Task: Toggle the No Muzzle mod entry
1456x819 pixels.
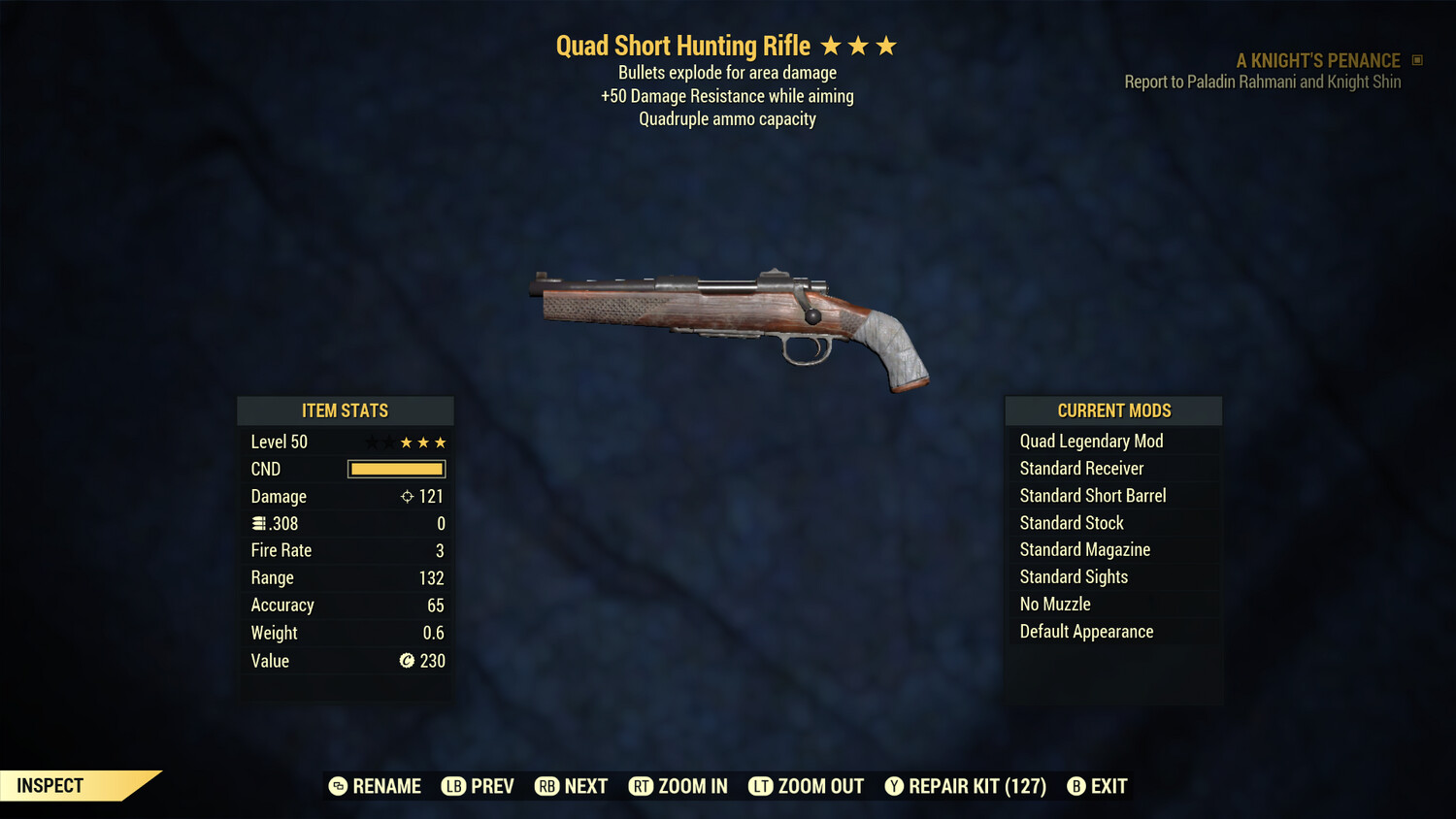Action: [x=1054, y=604]
